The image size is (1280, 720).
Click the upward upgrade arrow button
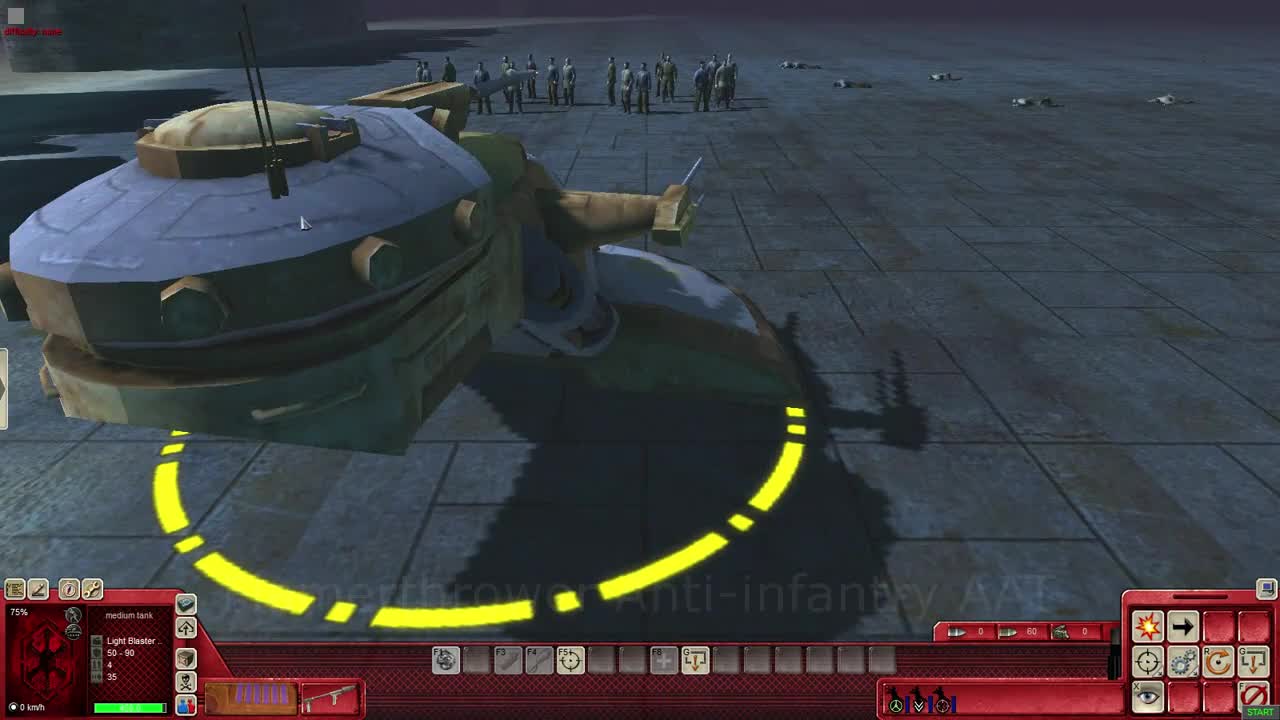pyautogui.click(x=184, y=628)
